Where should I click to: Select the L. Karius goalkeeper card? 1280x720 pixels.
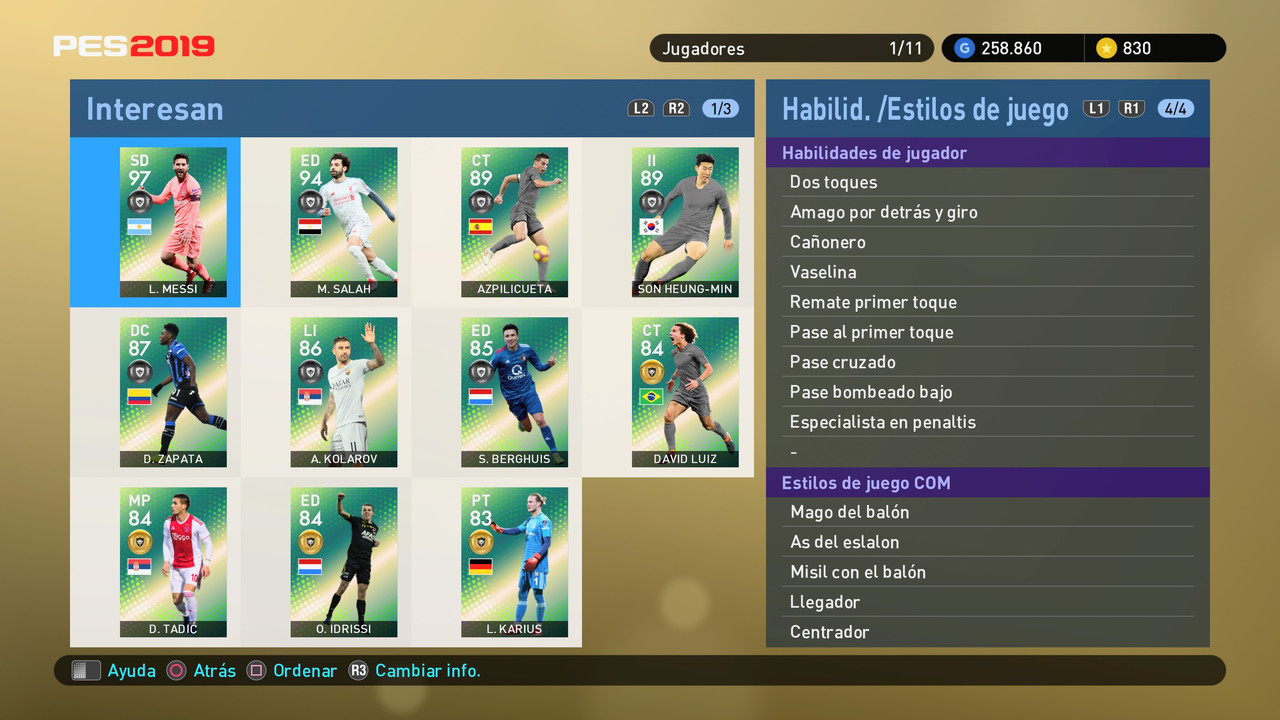514,562
